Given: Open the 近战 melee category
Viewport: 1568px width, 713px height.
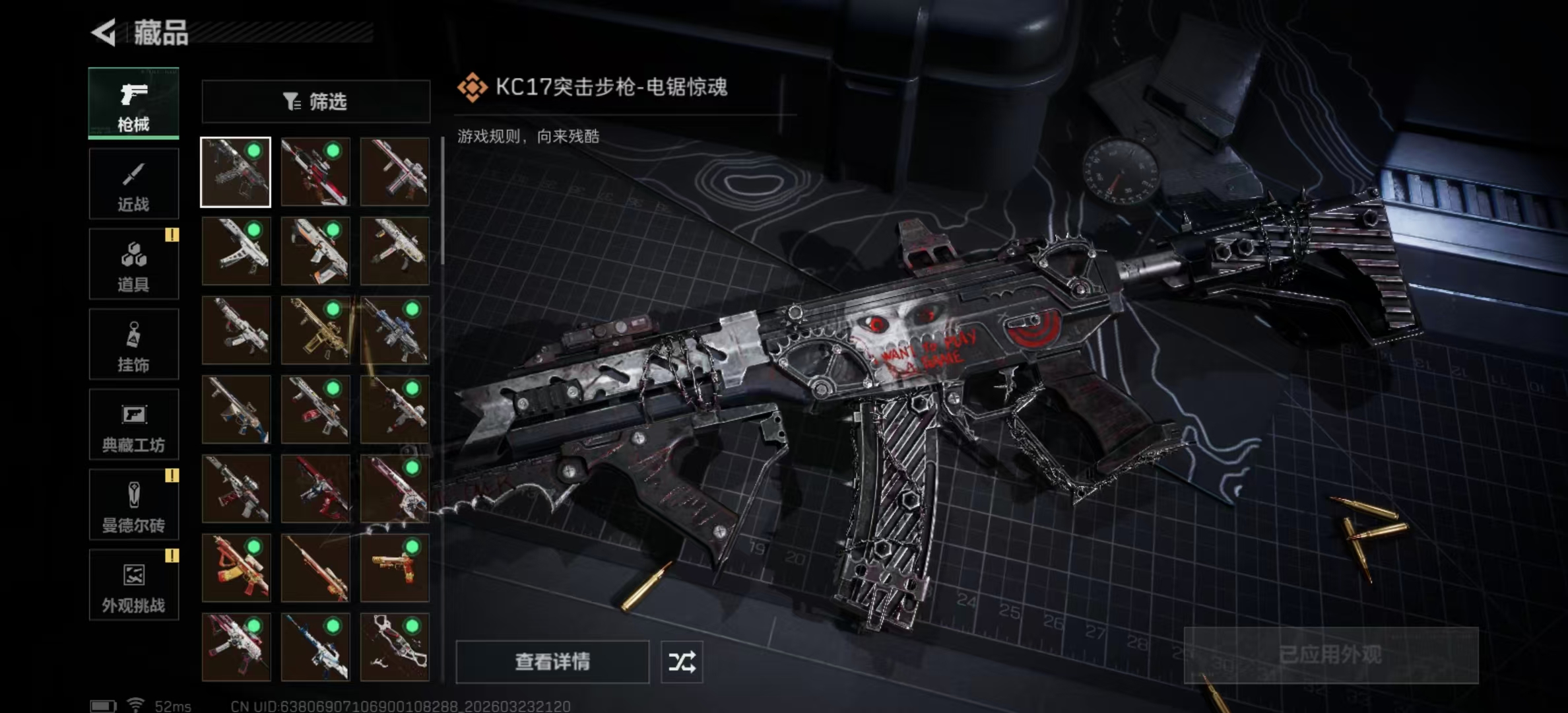Looking at the screenshot, I should (x=133, y=184).
